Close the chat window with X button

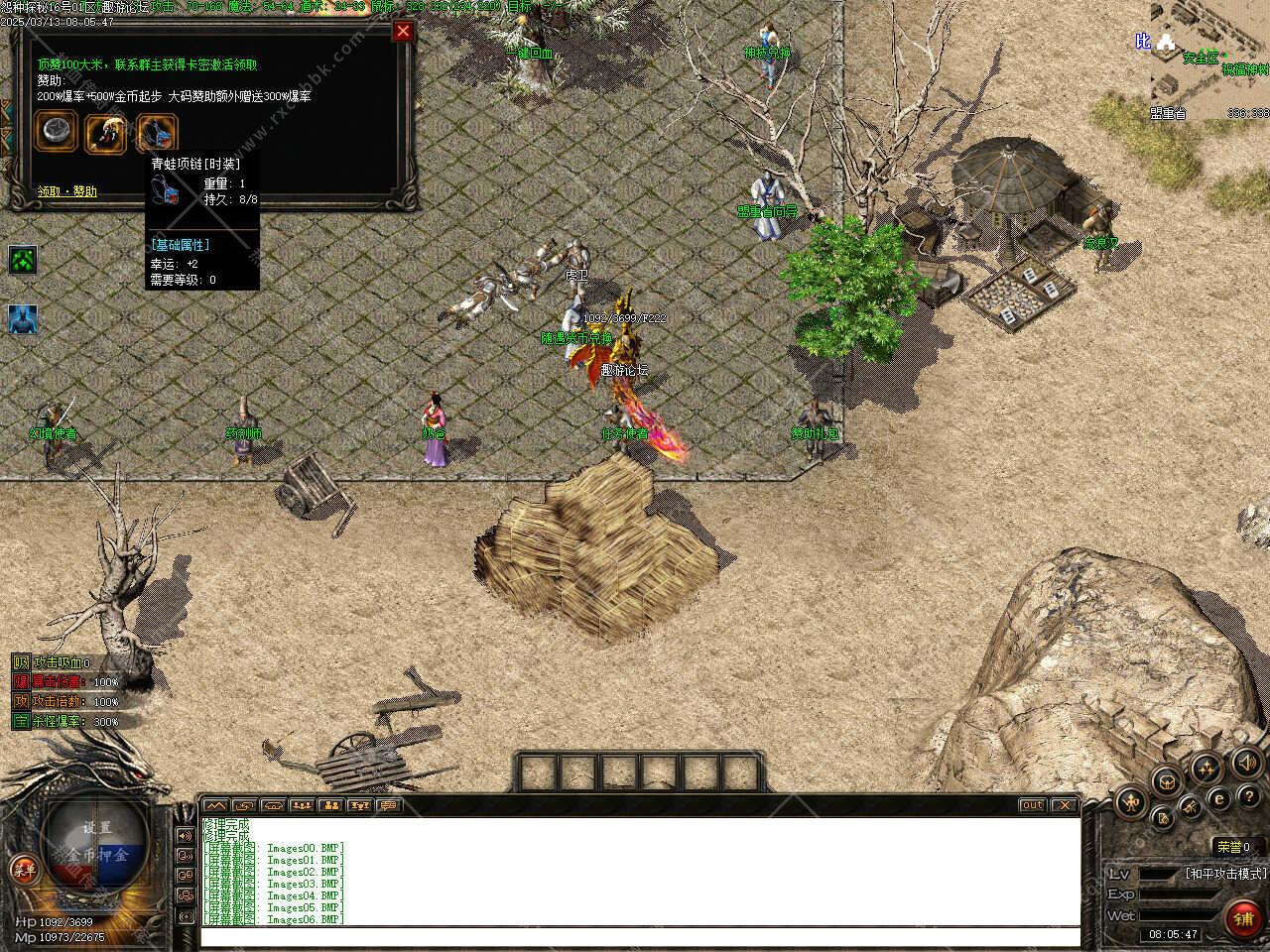coord(1064,805)
